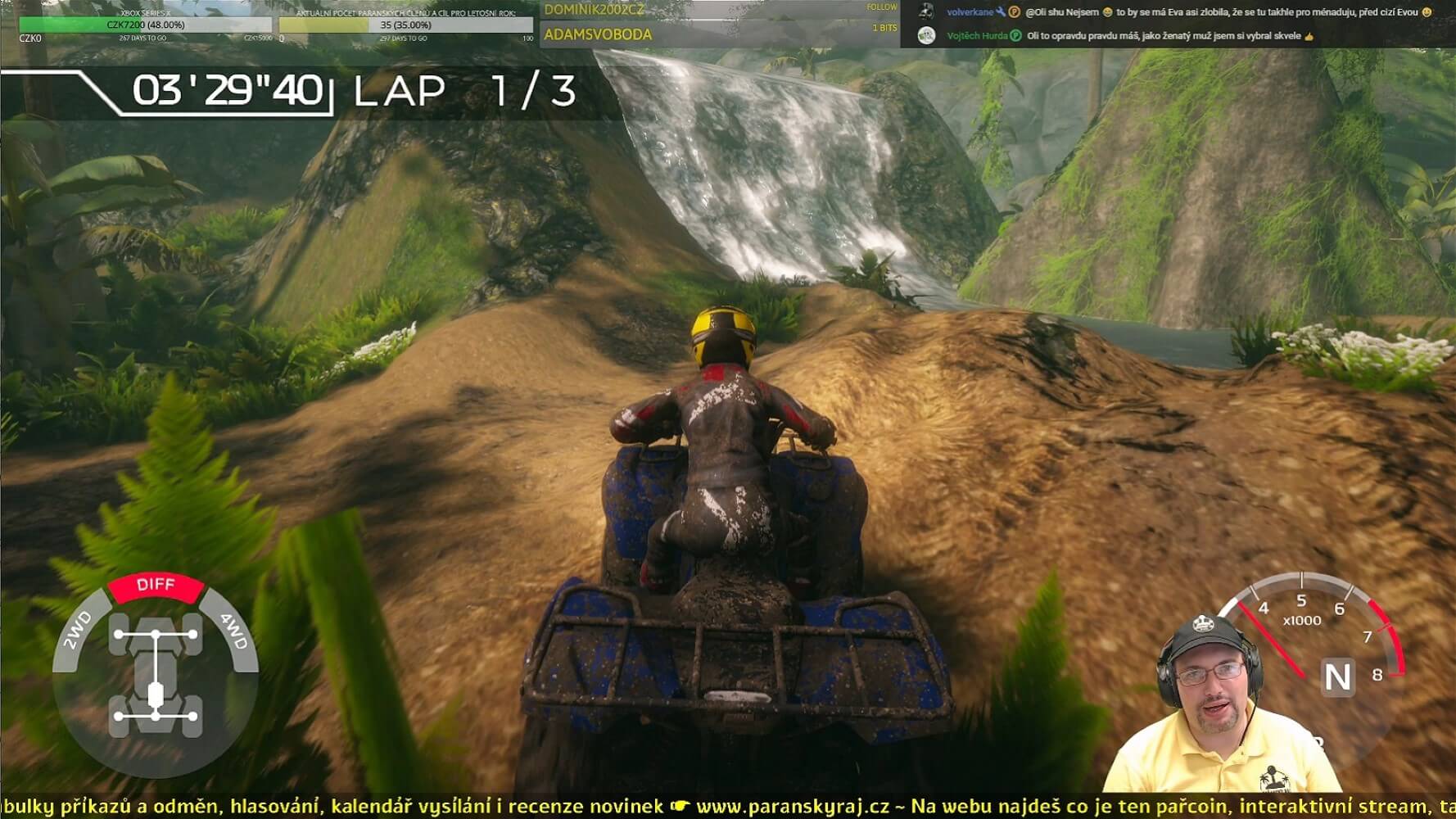Switch to the 4WD drive mode
The height and width of the screenshot is (819, 1456).
point(234,631)
